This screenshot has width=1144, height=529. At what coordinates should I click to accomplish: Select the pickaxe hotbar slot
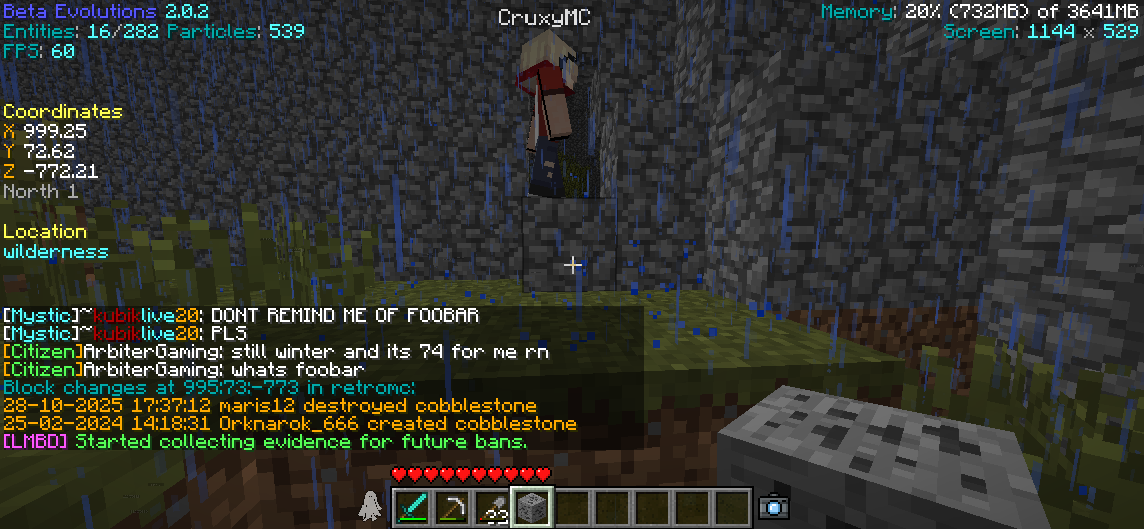(452, 506)
